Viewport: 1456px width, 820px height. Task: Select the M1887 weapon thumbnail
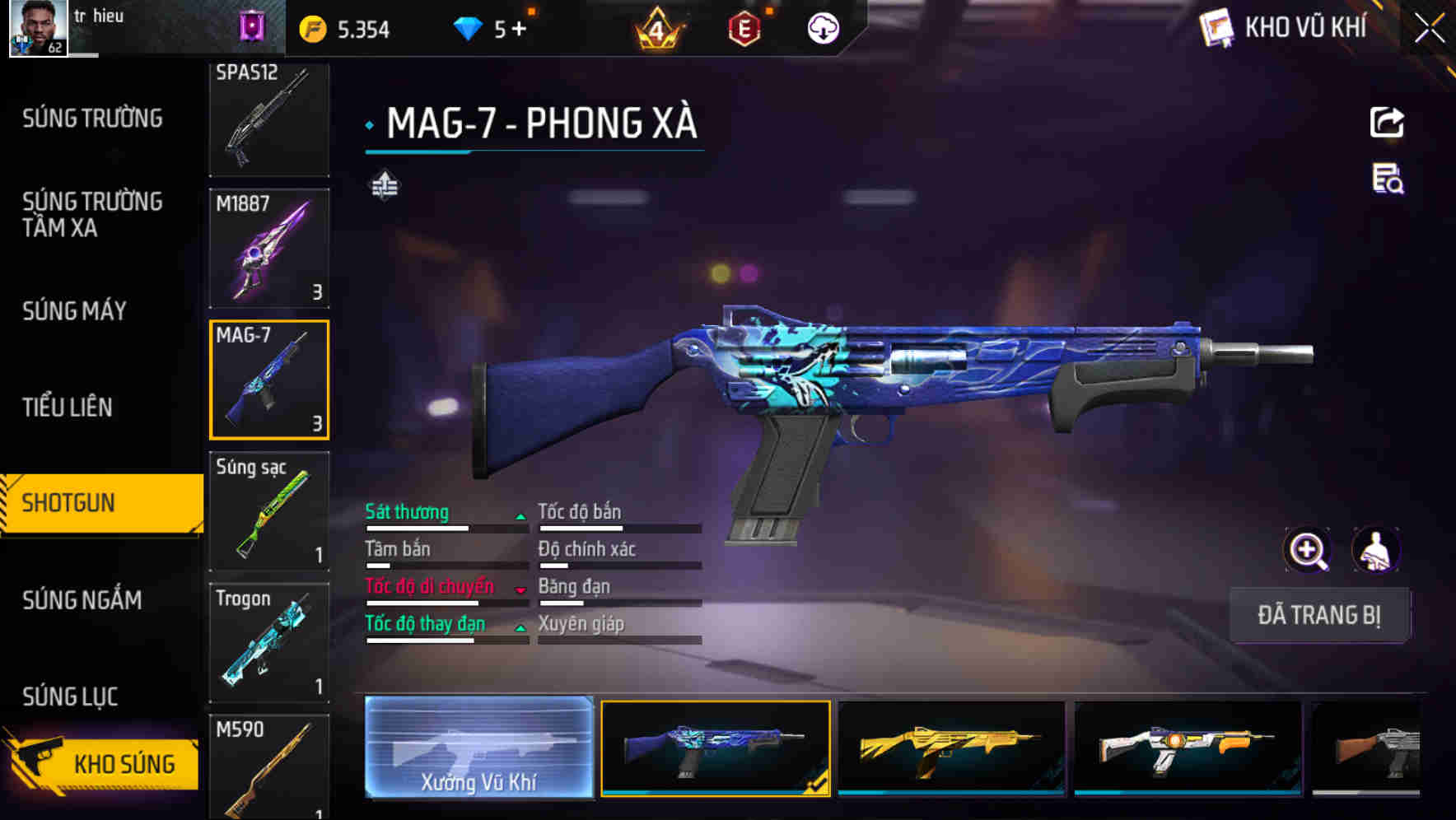269,247
